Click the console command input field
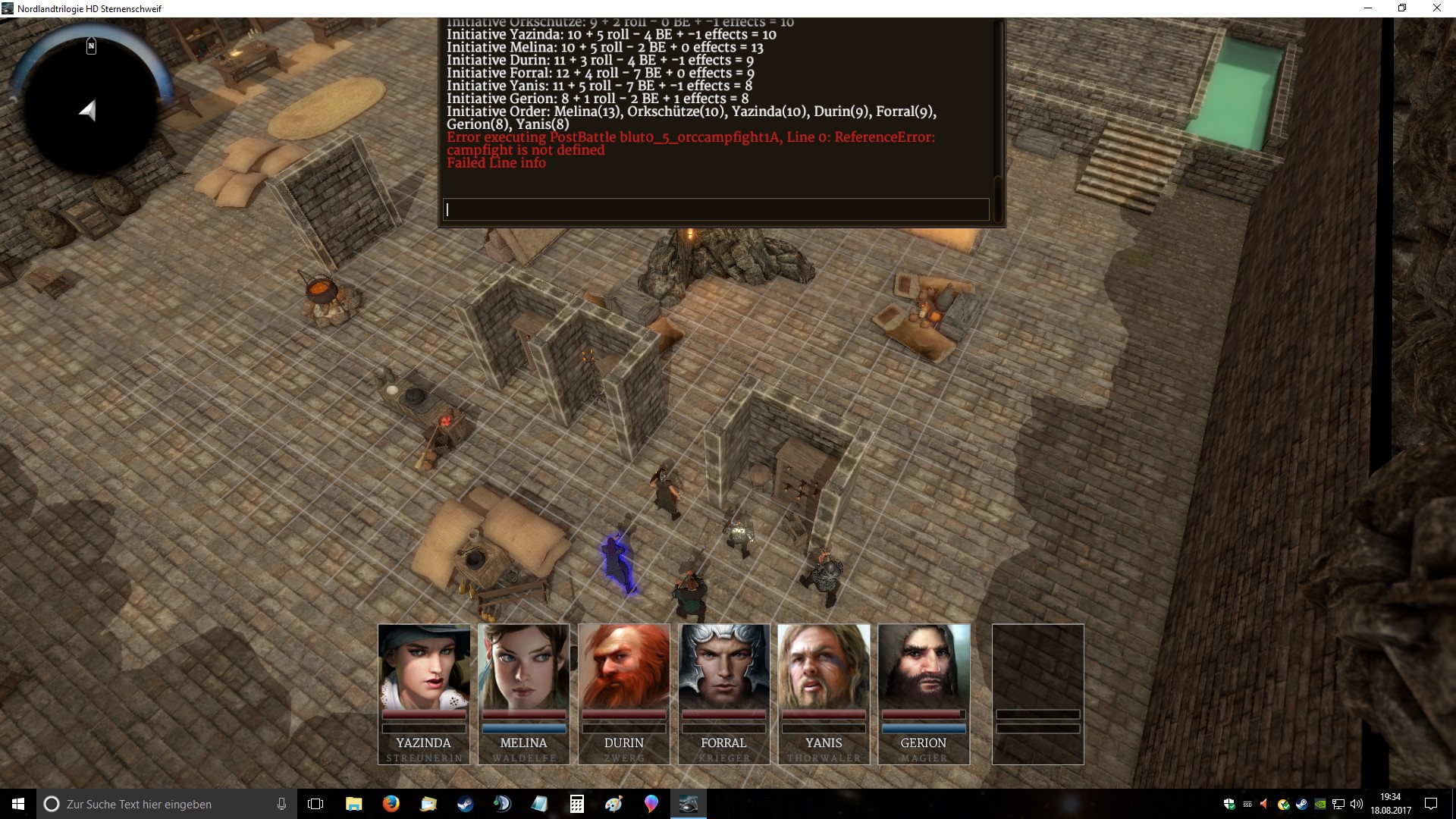This screenshot has height=819, width=1456. click(716, 209)
